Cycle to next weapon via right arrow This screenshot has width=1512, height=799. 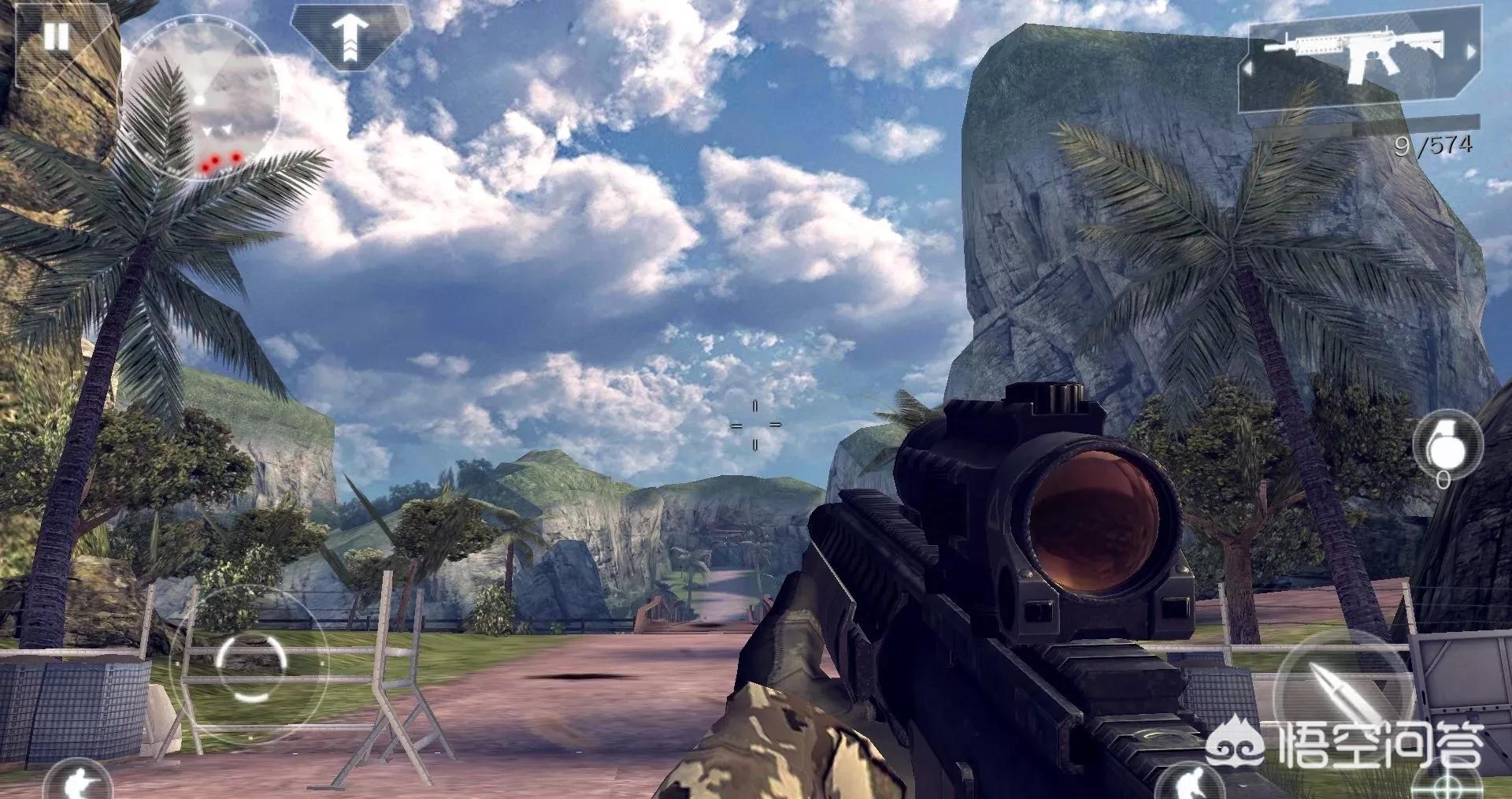(1469, 51)
